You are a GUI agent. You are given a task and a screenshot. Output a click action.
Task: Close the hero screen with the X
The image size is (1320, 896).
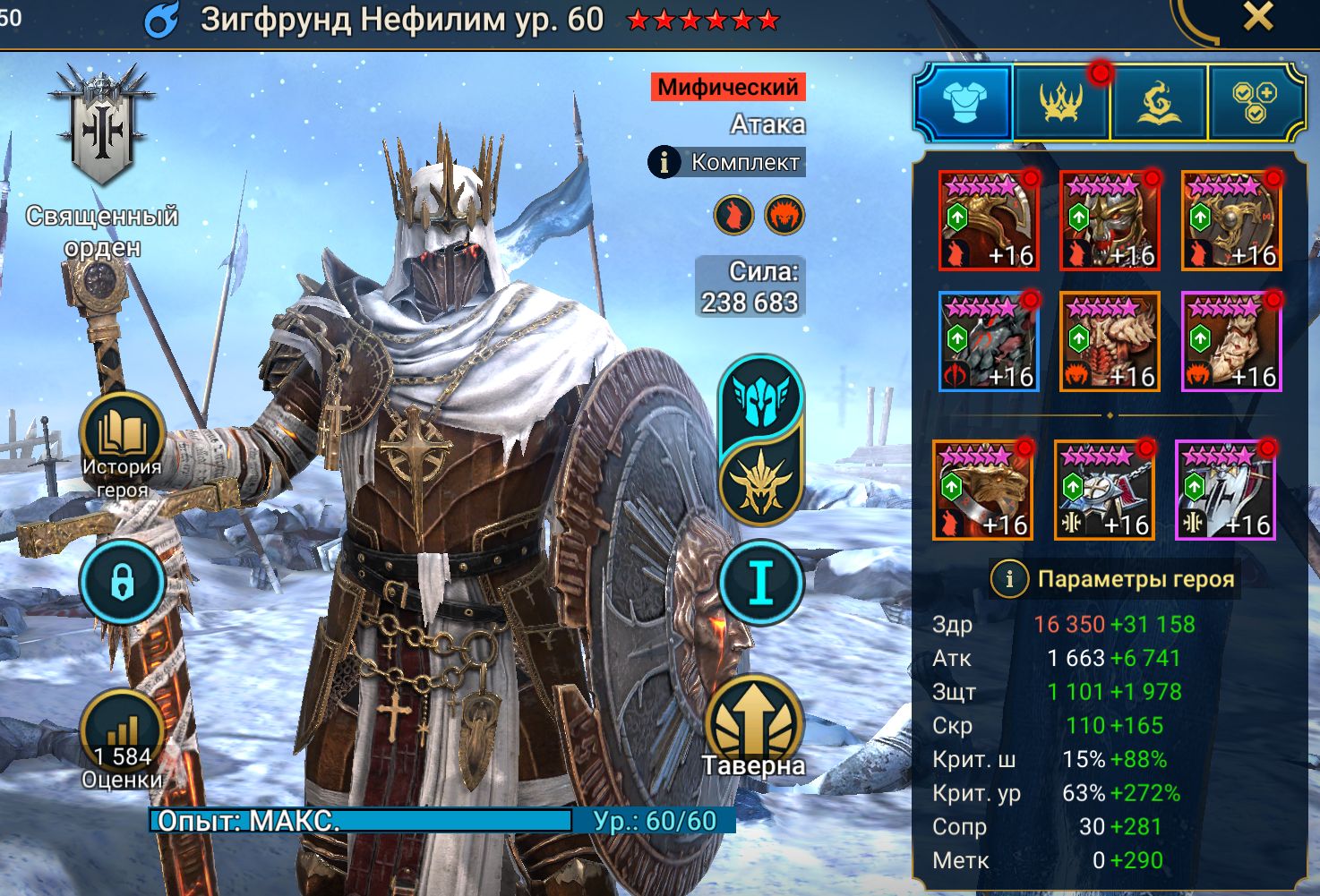click(1257, 16)
